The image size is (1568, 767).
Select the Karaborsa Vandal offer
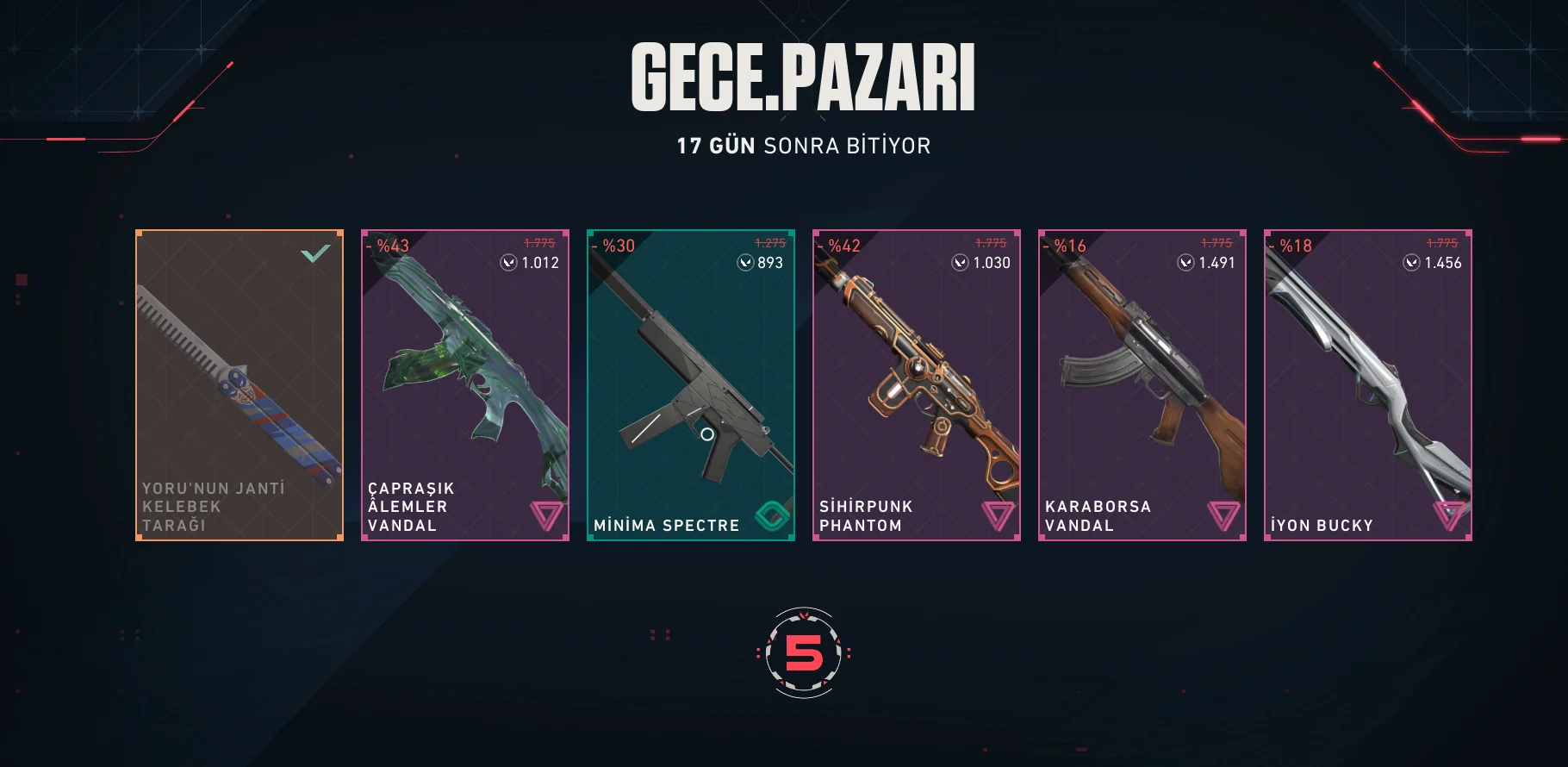click(x=1142, y=385)
